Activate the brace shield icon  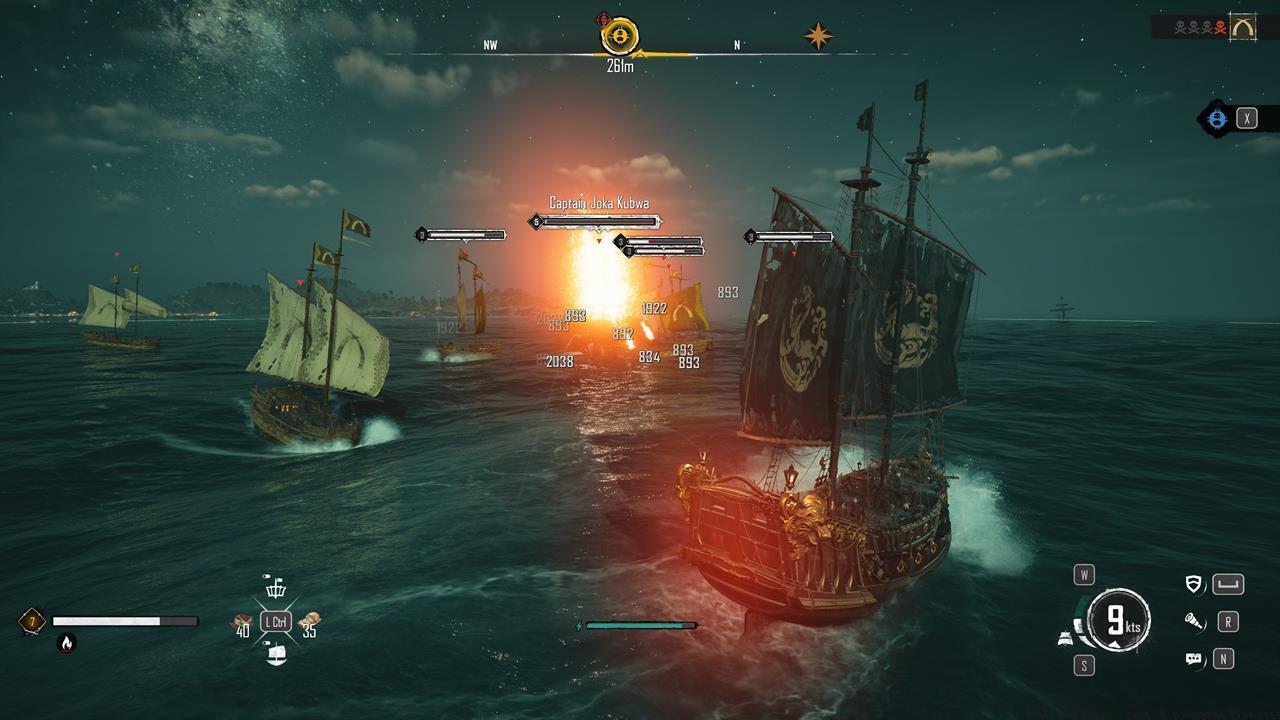pyautogui.click(x=1193, y=584)
